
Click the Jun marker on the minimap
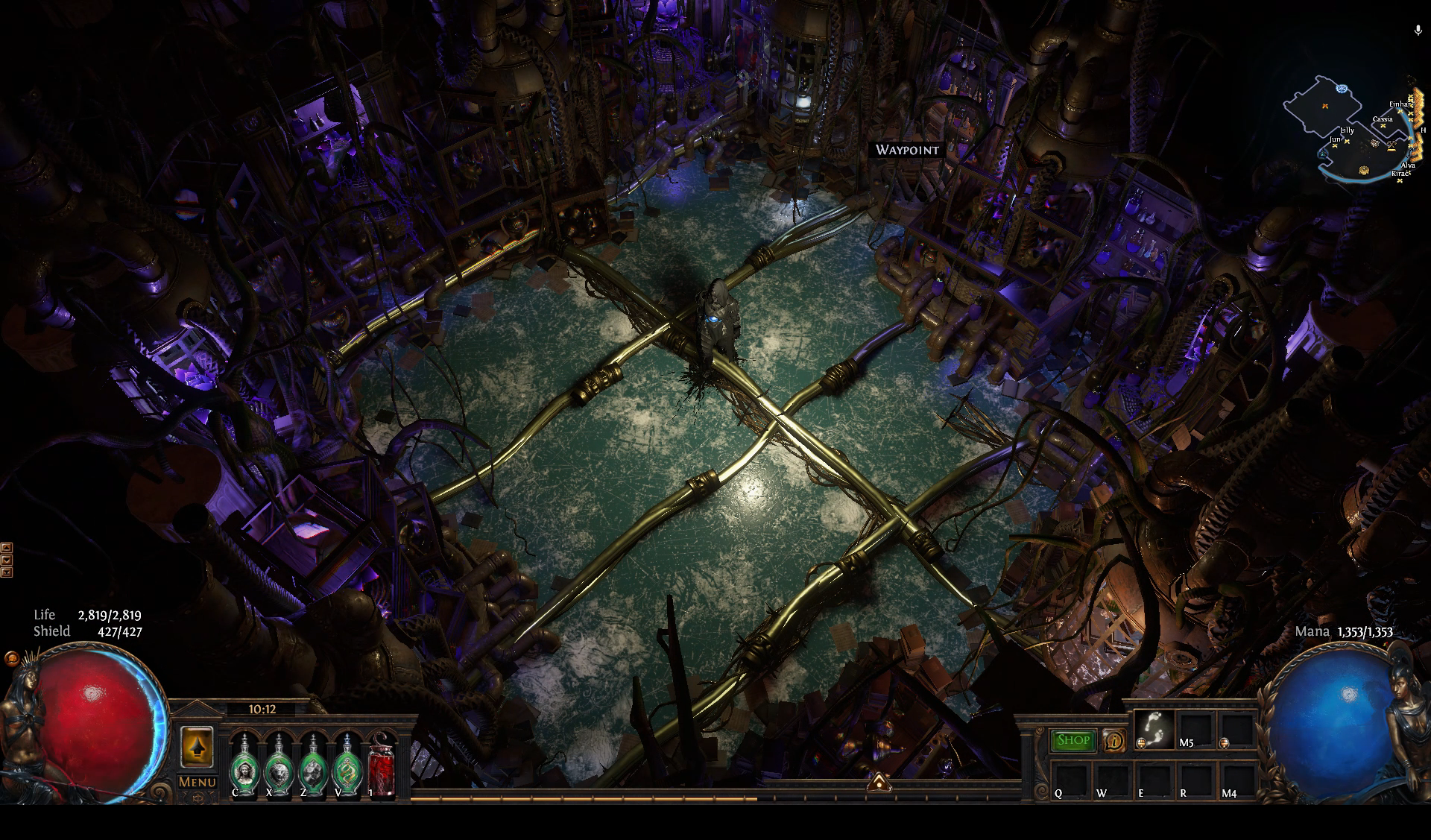click(x=1336, y=146)
